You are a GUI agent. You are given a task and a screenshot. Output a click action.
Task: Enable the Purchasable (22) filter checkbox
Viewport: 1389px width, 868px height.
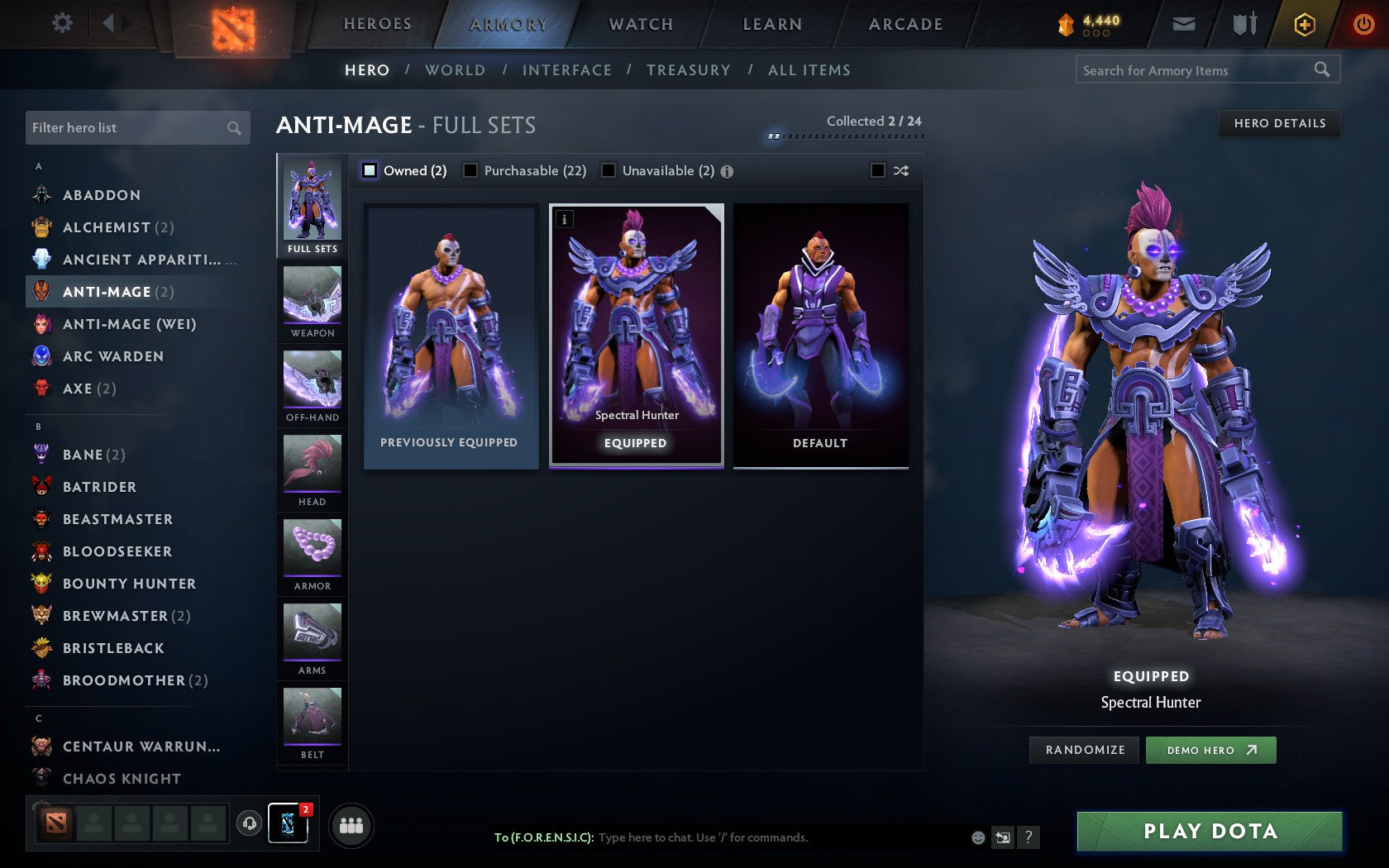(x=471, y=170)
